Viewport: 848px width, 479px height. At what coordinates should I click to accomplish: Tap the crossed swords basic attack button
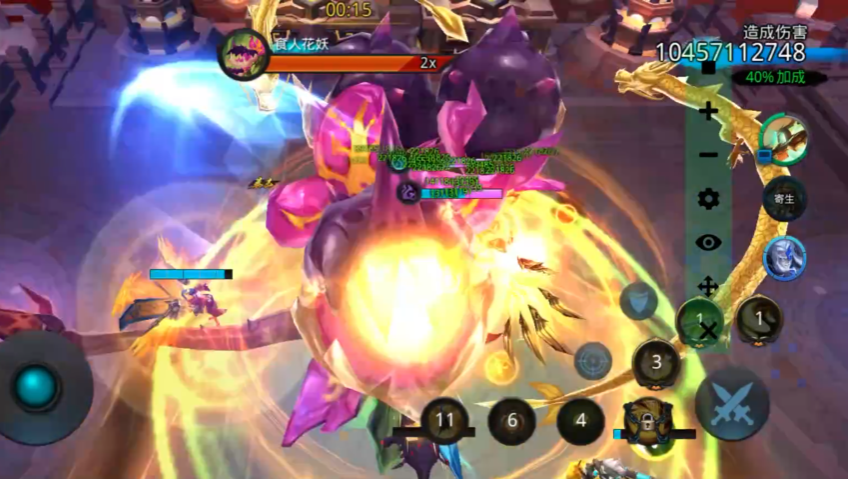[x=732, y=404]
